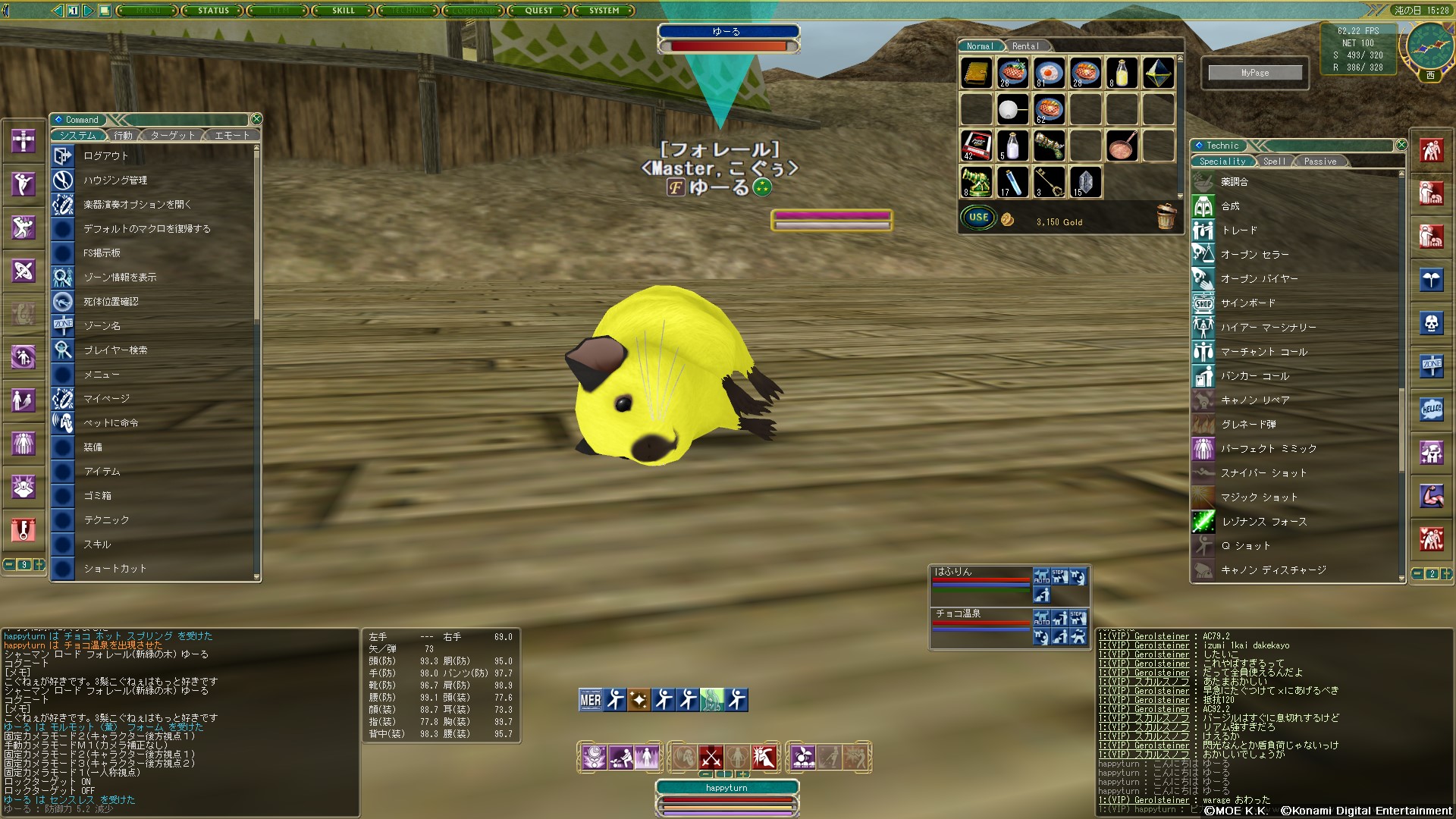1456x819 pixels.
Task: Open the Rental inventory tab
Action: [x=1025, y=46]
